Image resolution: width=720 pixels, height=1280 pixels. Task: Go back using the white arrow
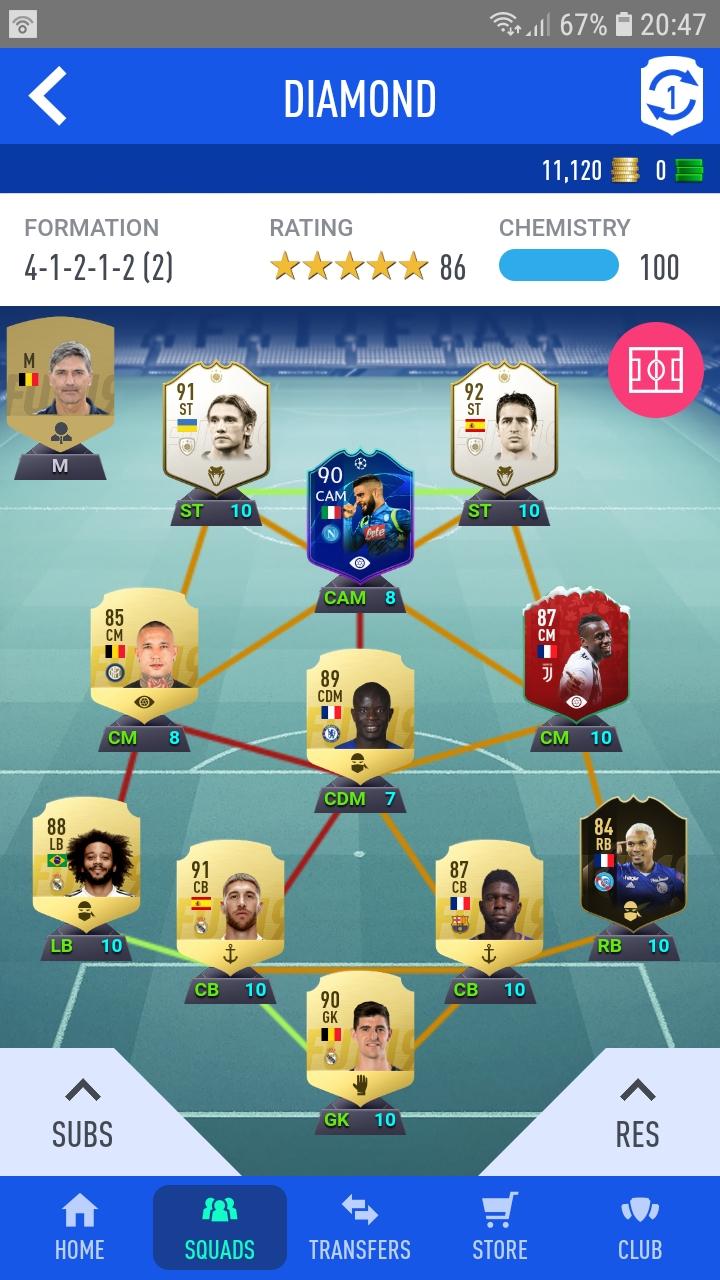tap(48, 97)
